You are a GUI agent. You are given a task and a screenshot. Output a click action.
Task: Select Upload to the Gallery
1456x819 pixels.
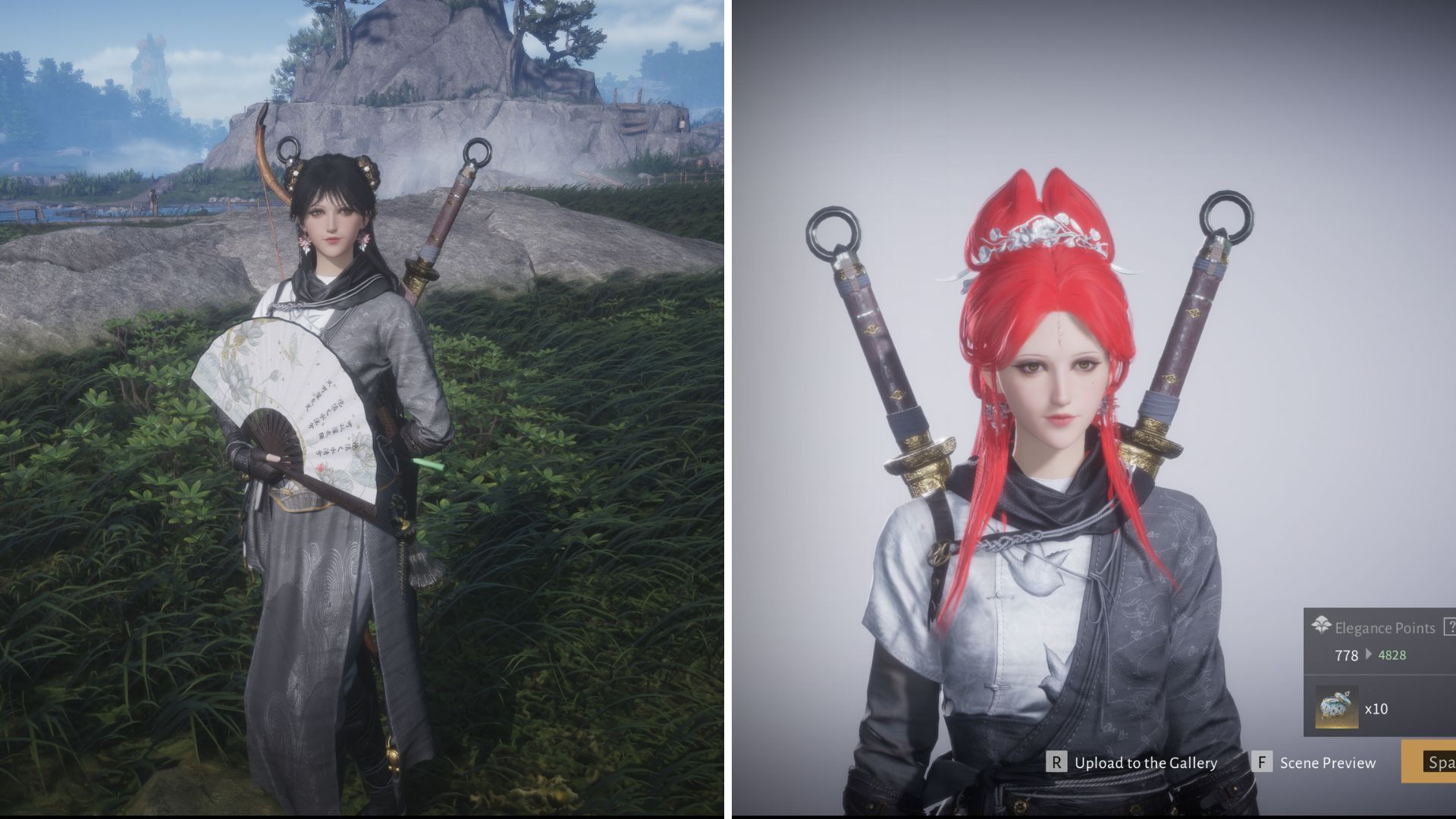(1147, 763)
